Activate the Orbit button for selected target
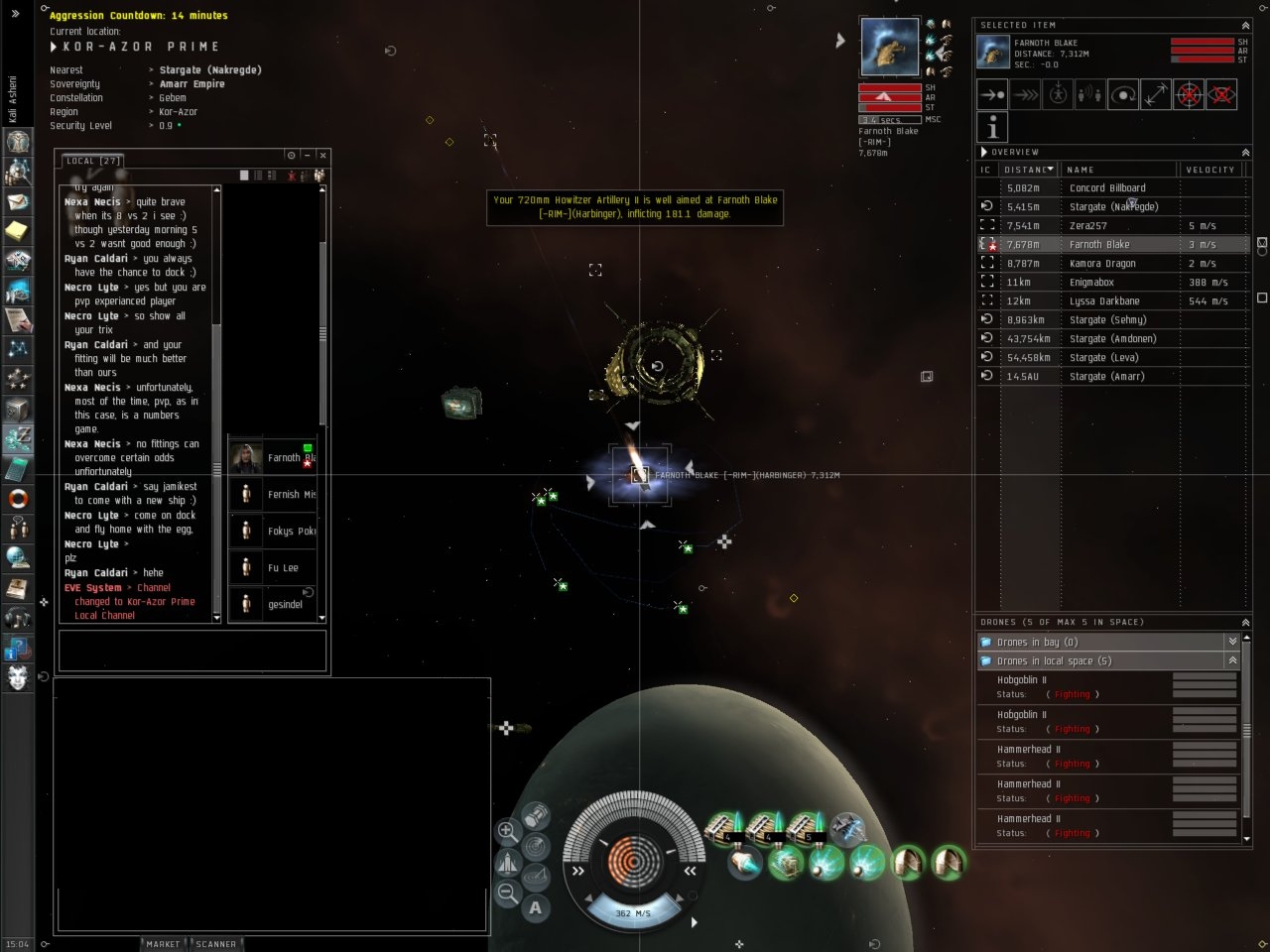 tap(1123, 95)
